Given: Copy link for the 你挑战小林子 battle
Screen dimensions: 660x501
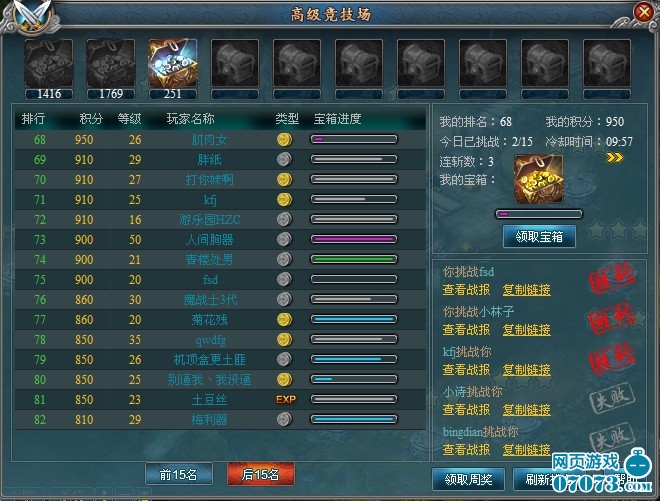Looking at the screenshot, I should [526, 330].
